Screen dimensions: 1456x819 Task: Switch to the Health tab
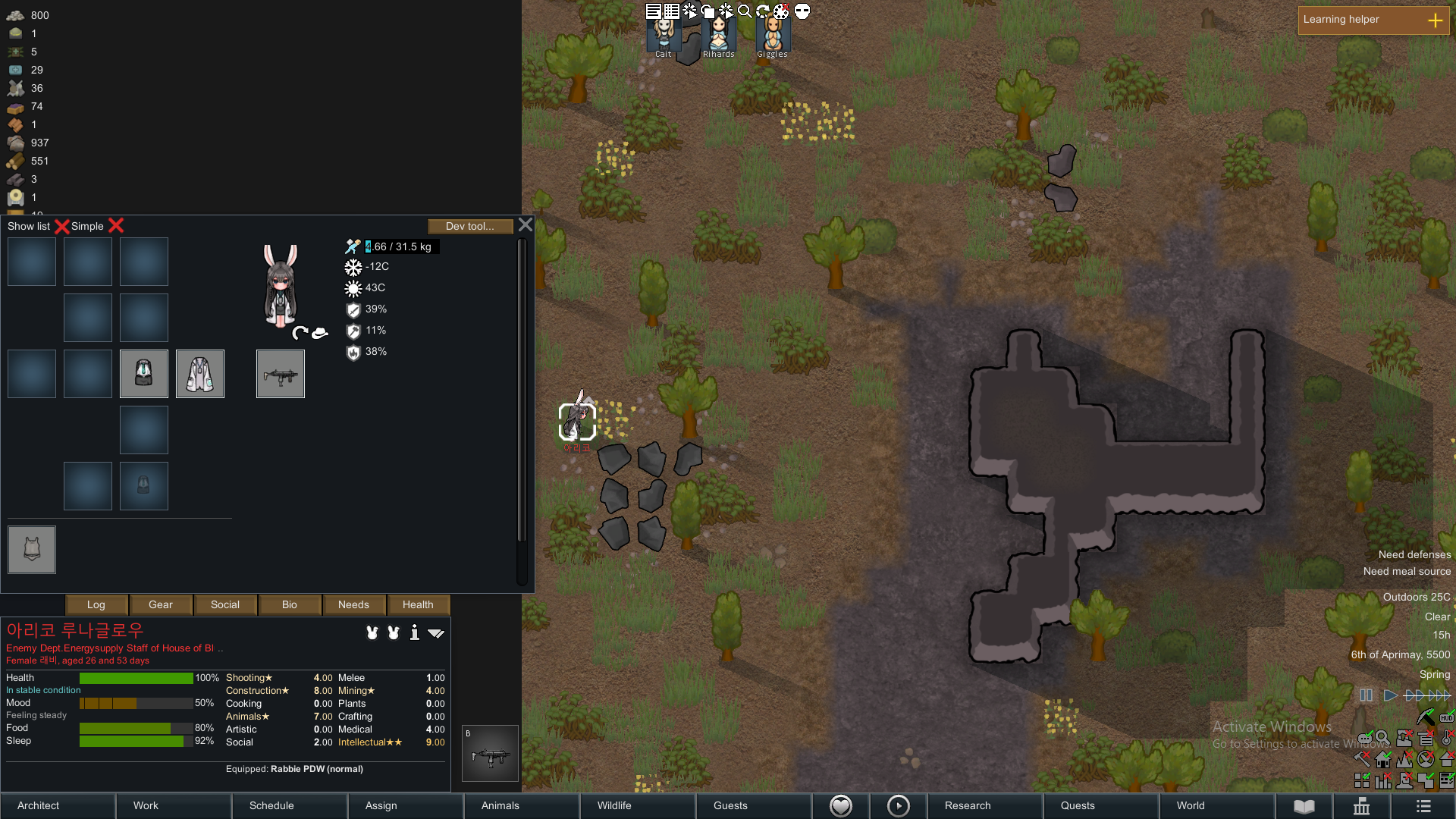click(418, 604)
